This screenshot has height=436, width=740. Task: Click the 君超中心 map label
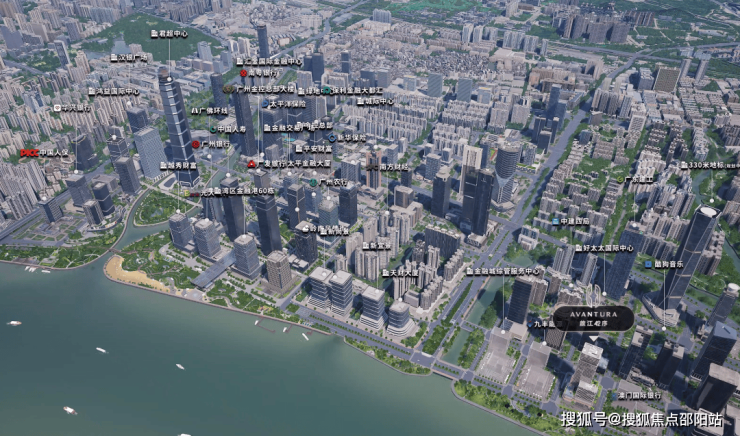tap(170, 34)
